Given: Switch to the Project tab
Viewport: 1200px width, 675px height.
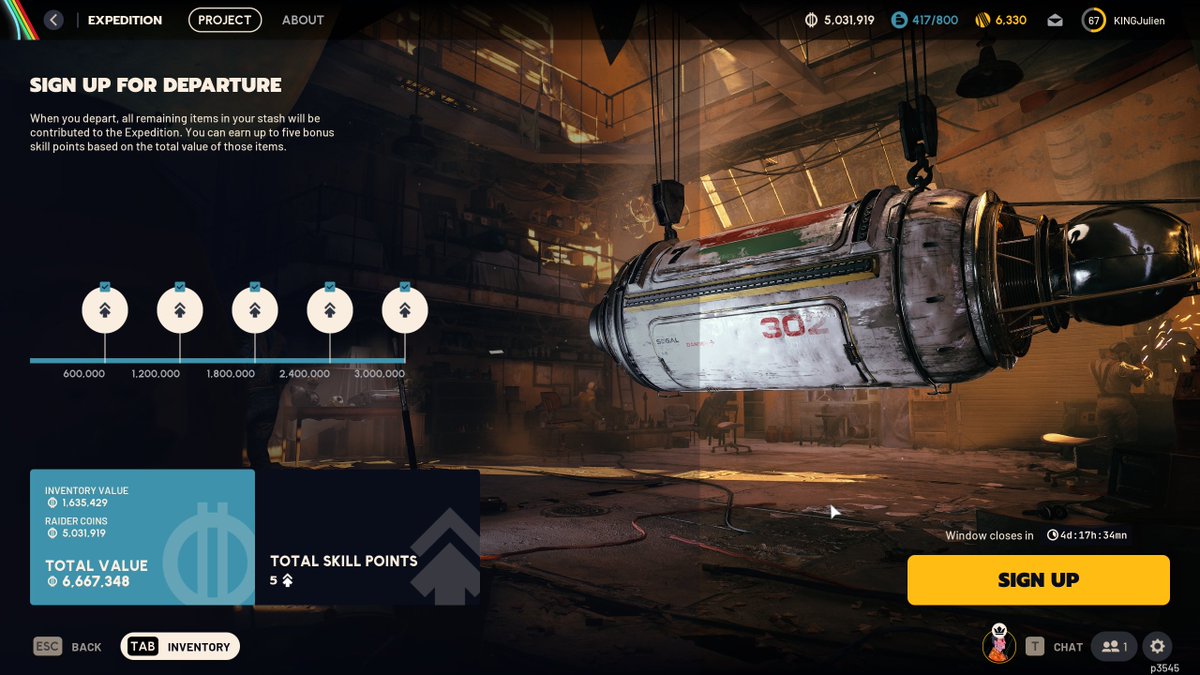Looking at the screenshot, I should tap(225, 20).
